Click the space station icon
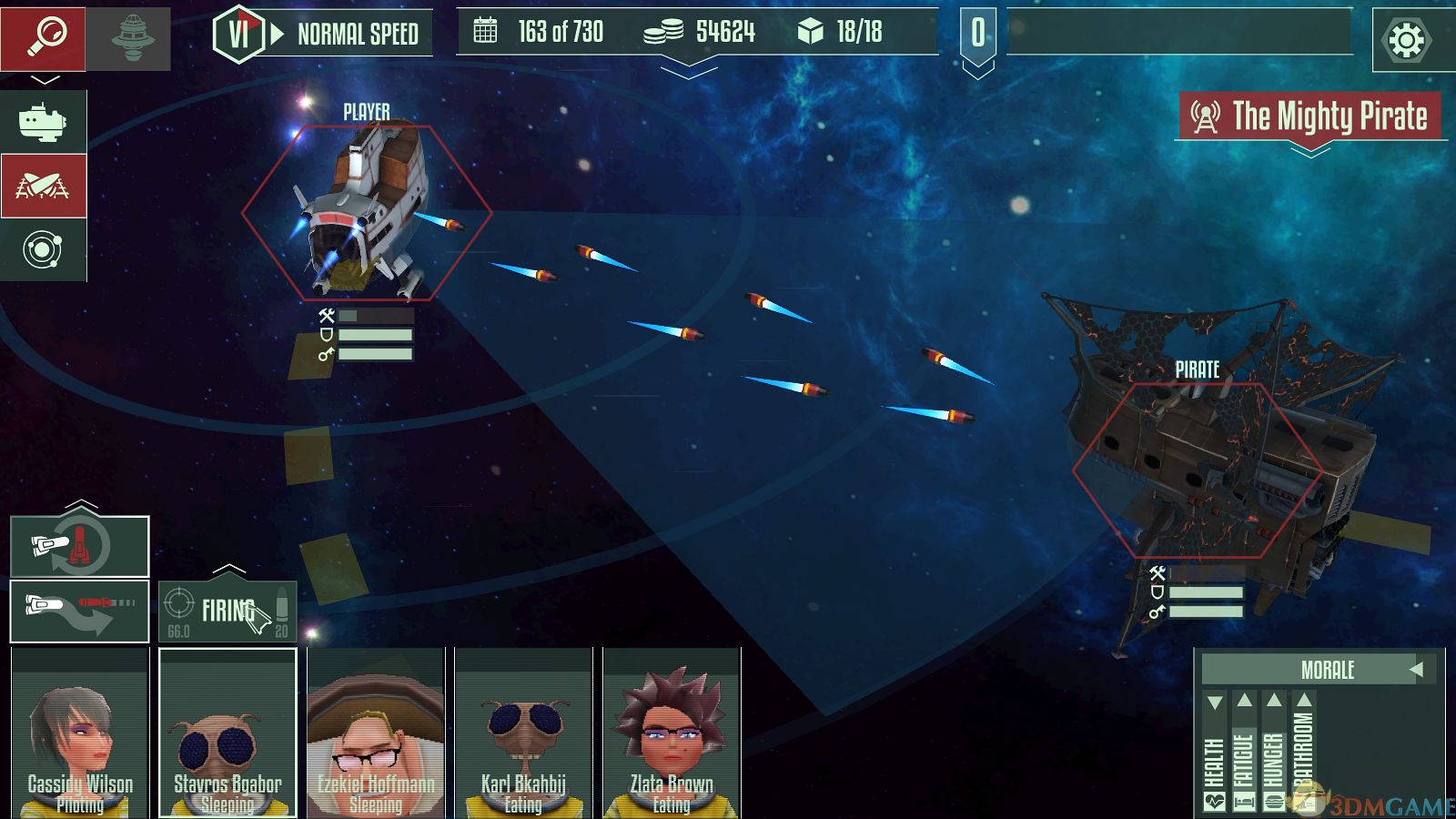1456x819 pixels. pyautogui.click(x=132, y=38)
